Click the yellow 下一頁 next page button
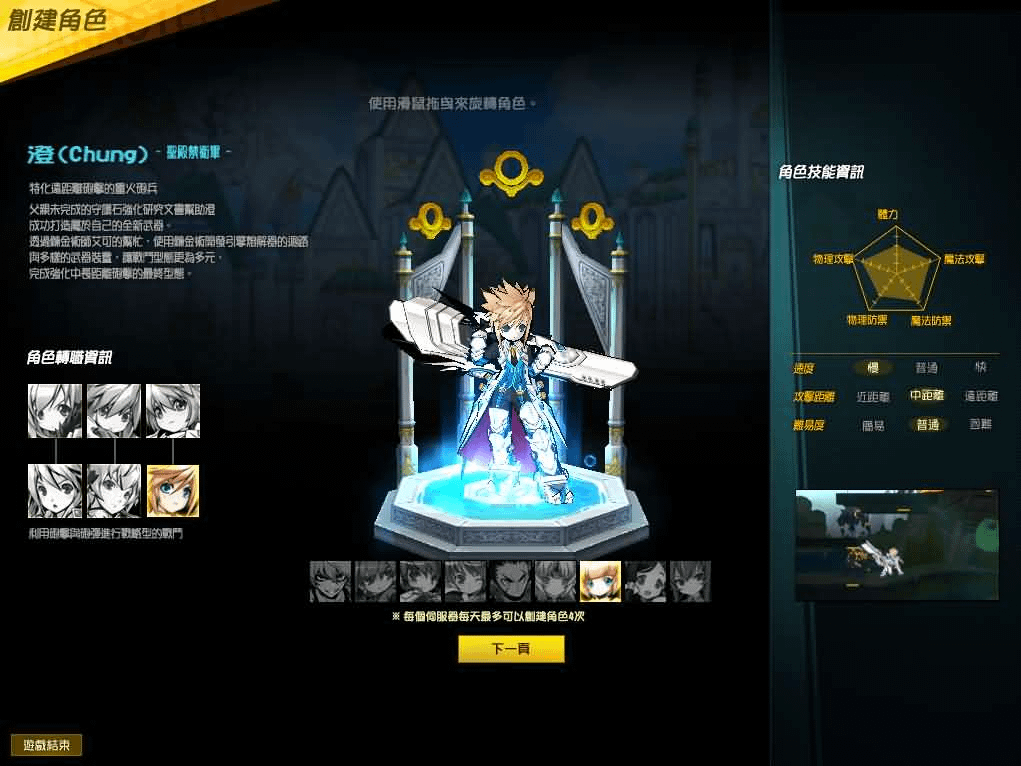Image resolution: width=1021 pixels, height=766 pixels. click(511, 649)
